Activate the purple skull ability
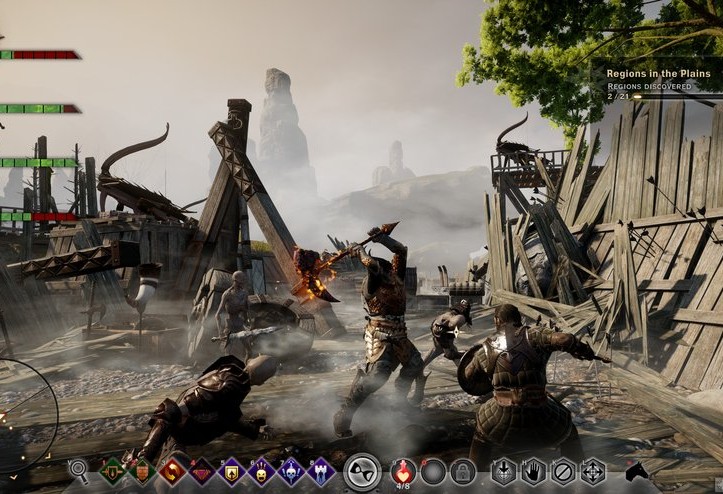The image size is (723, 494). (x=292, y=470)
